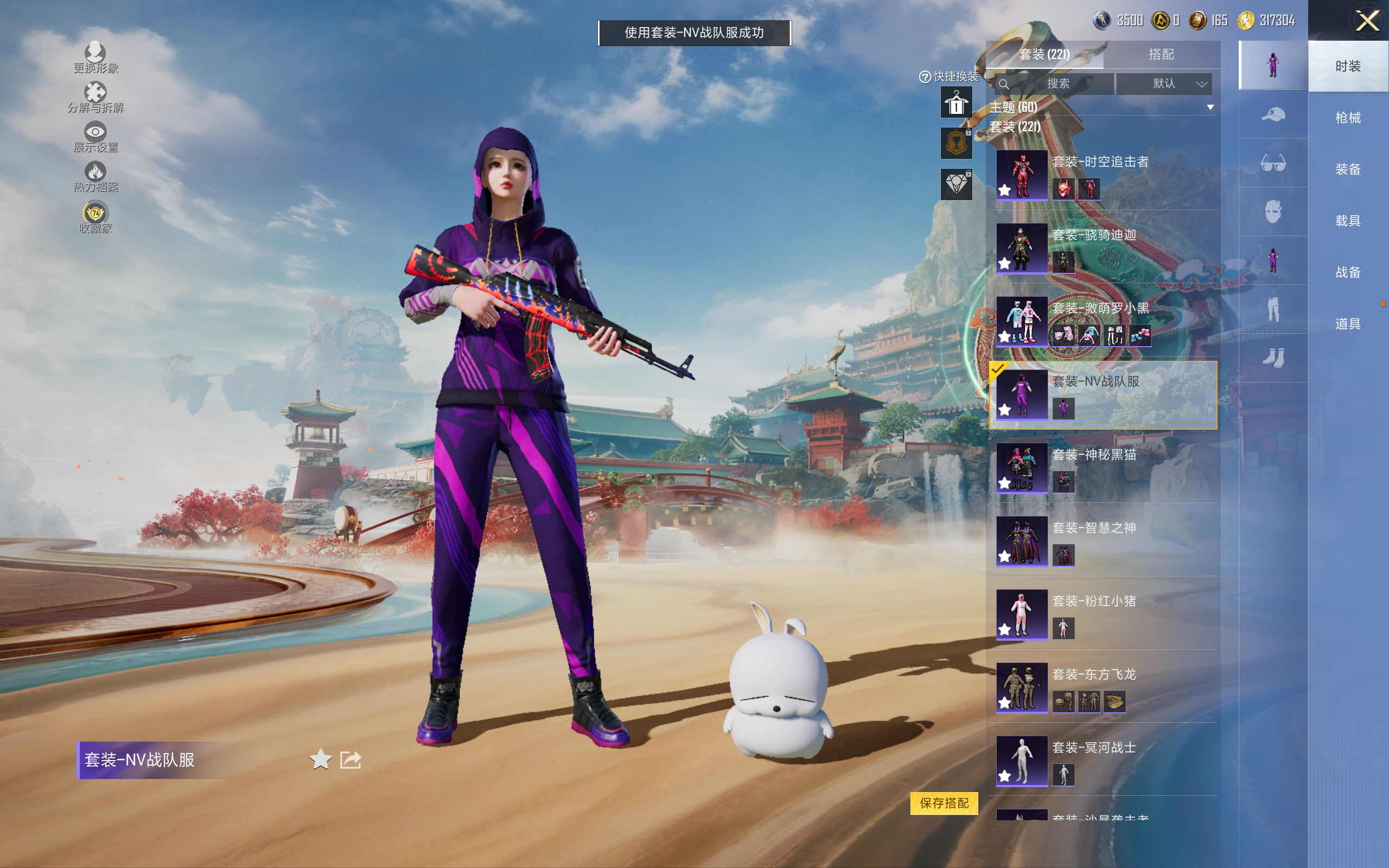The image size is (1389, 868).
Task: Choose the 套装-骁骑迪迦 outfit row
Action: 1101,248
